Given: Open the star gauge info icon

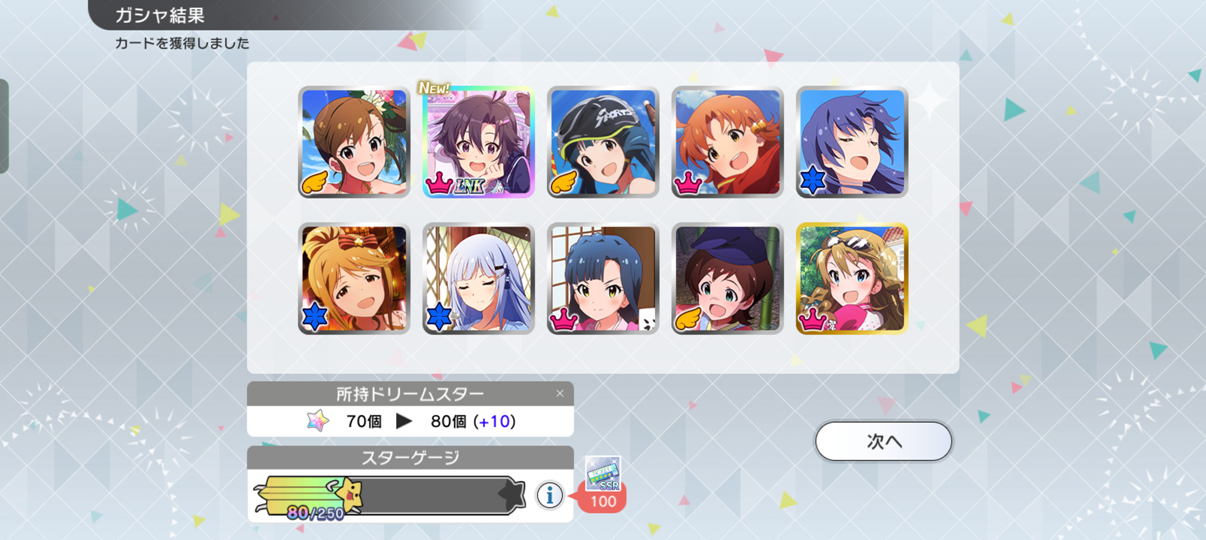Looking at the screenshot, I should pyautogui.click(x=548, y=494).
